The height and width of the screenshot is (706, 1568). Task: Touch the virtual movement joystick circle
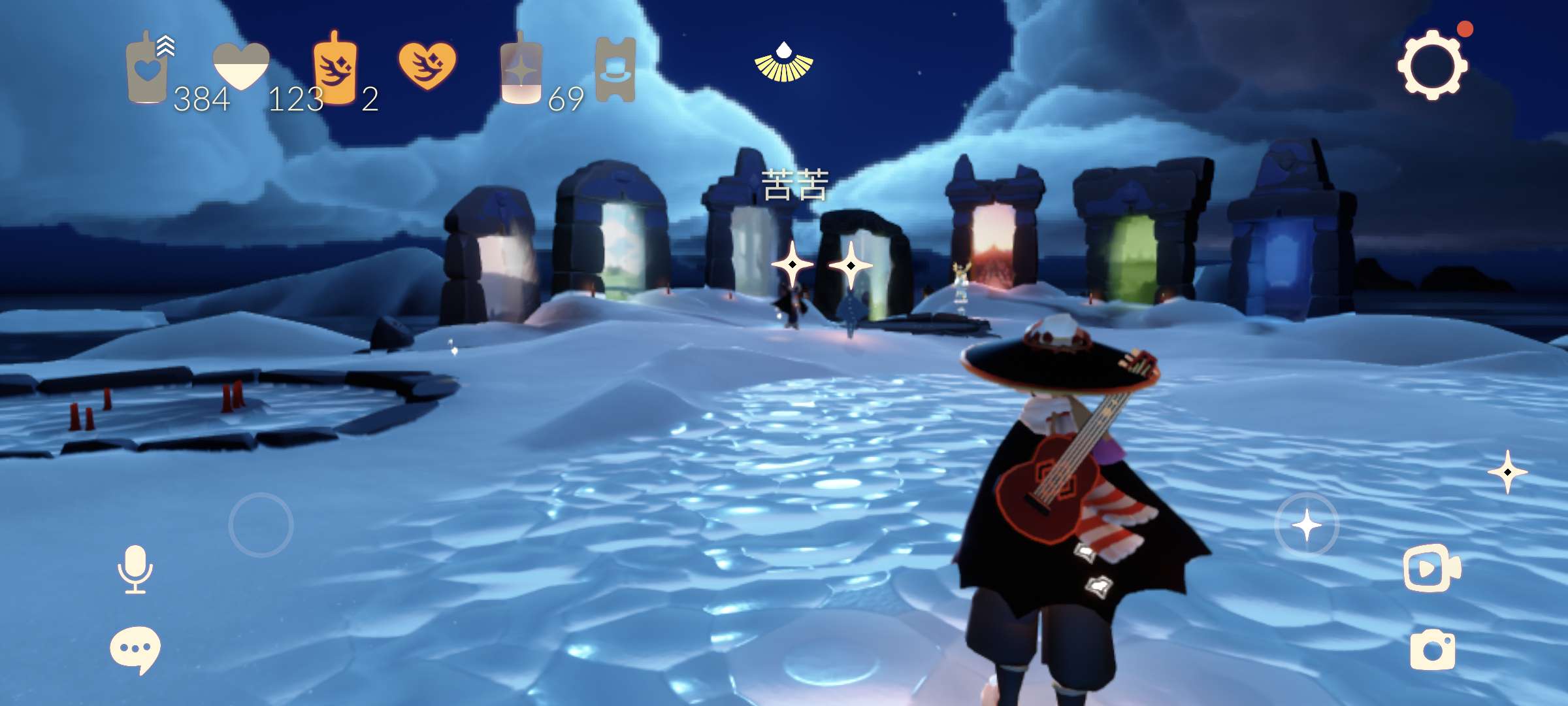click(261, 525)
